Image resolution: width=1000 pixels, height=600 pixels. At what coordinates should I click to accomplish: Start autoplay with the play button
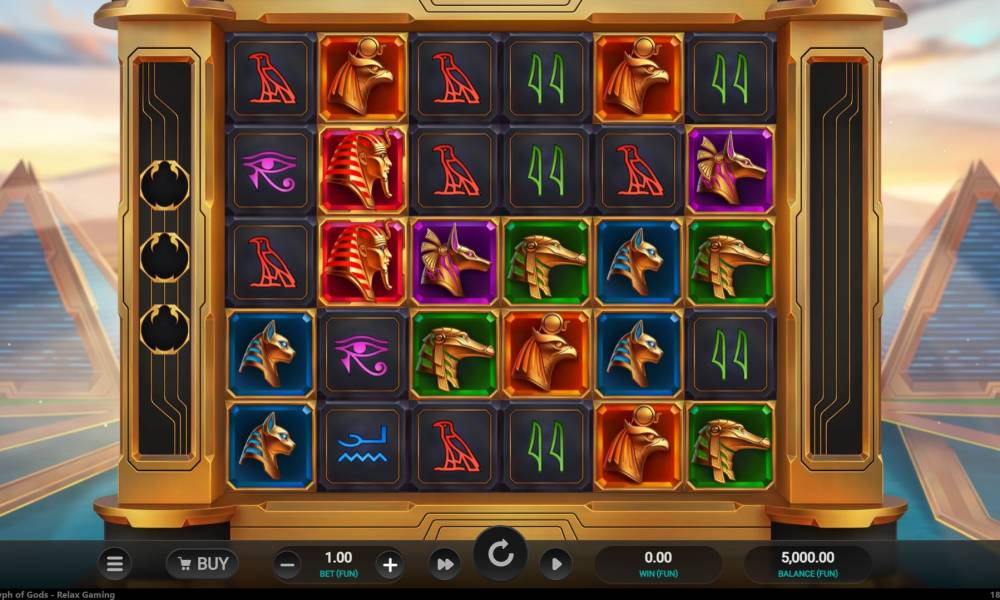click(557, 564)
